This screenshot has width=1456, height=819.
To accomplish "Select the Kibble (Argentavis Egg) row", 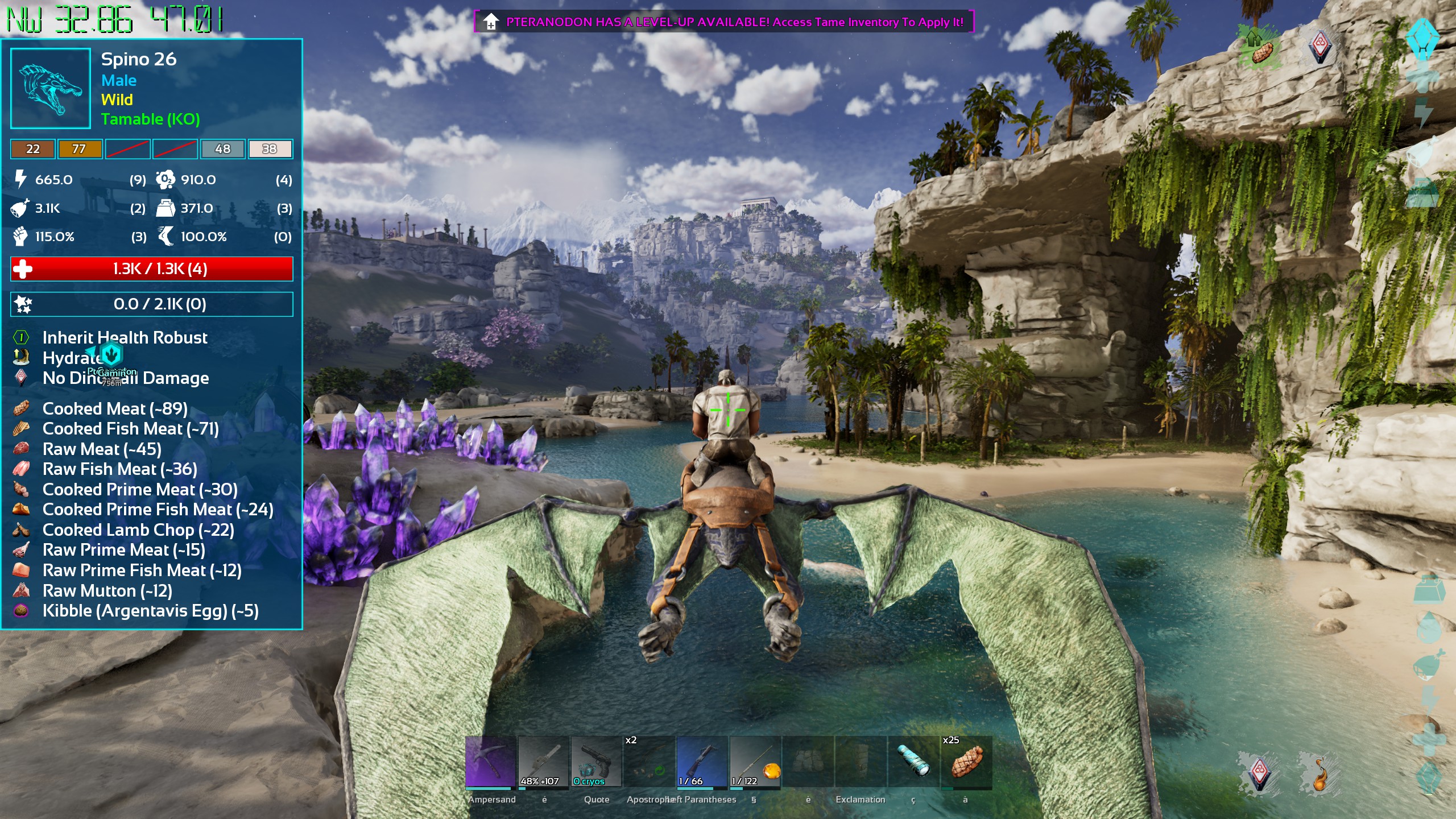I will coord(150,611).
